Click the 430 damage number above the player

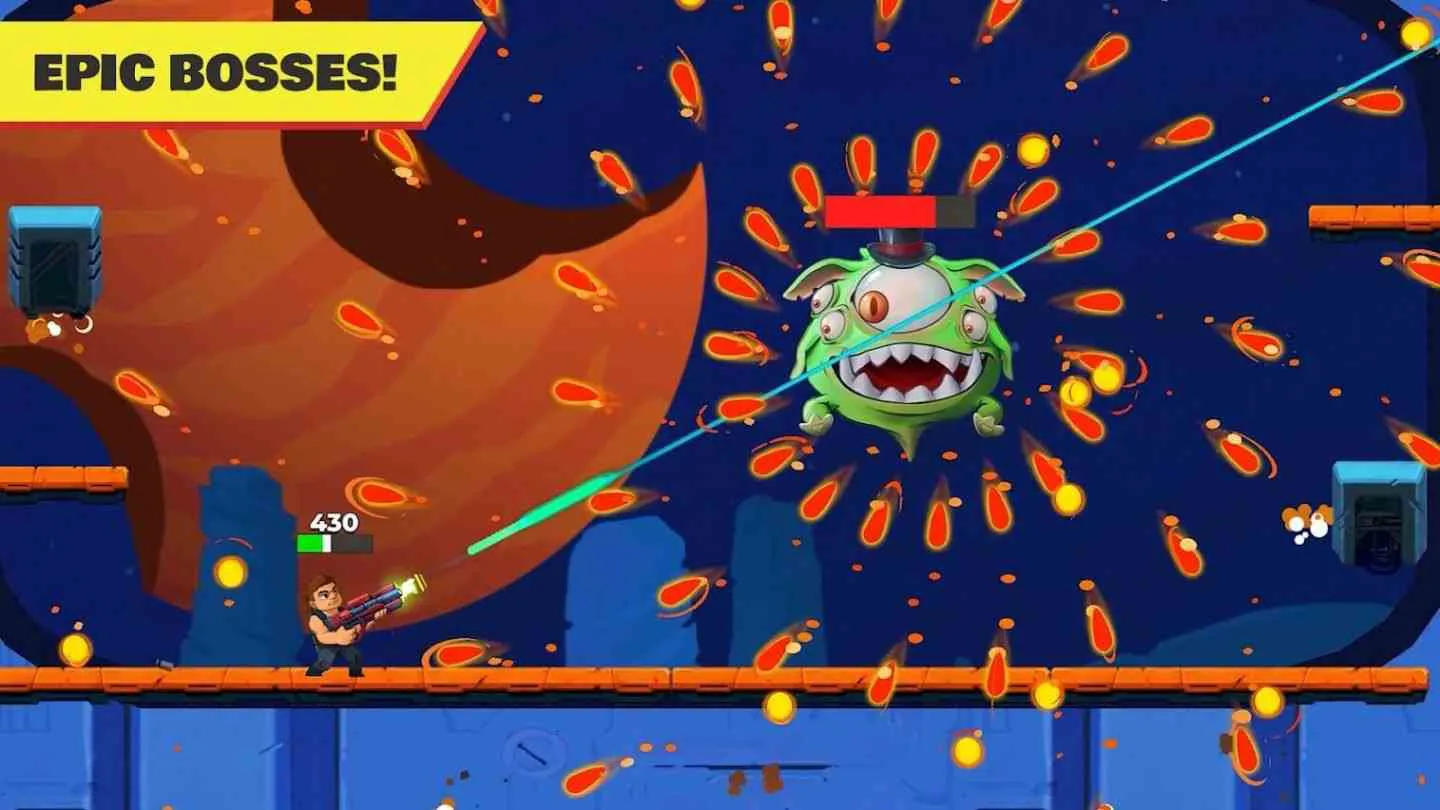tap(336, 521)
